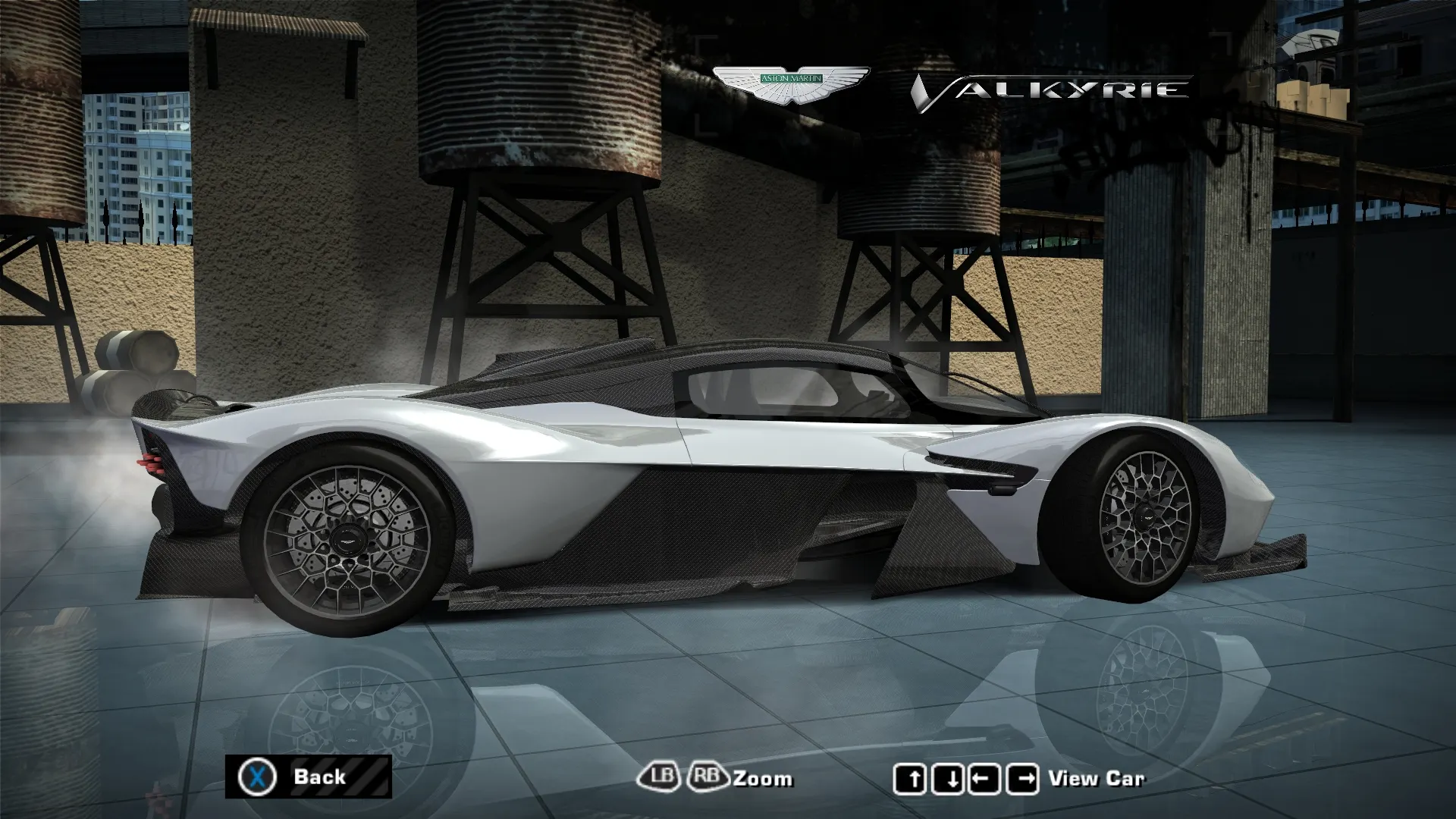Go back using the Back button
1456x819 pixels.
(x=308, y=777)
